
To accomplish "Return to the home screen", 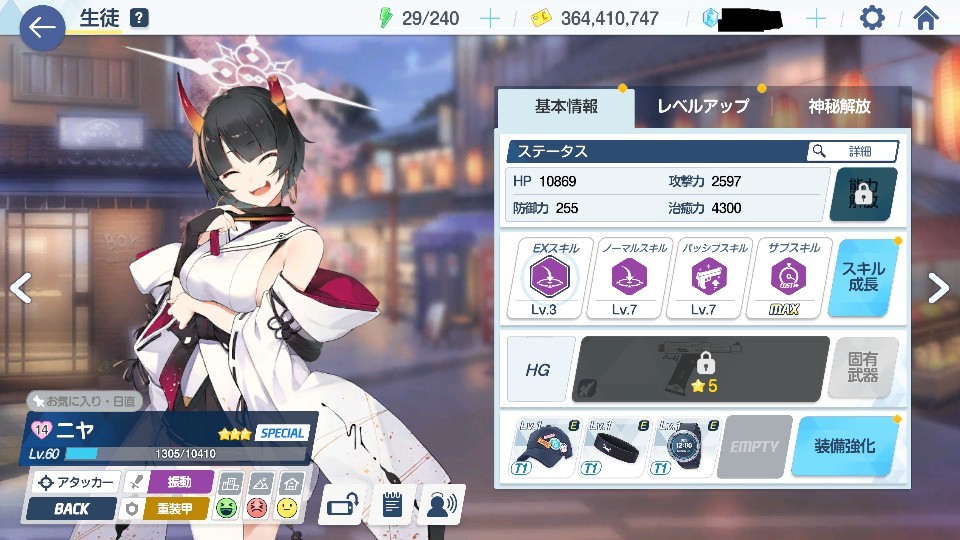I will [926, 18].
